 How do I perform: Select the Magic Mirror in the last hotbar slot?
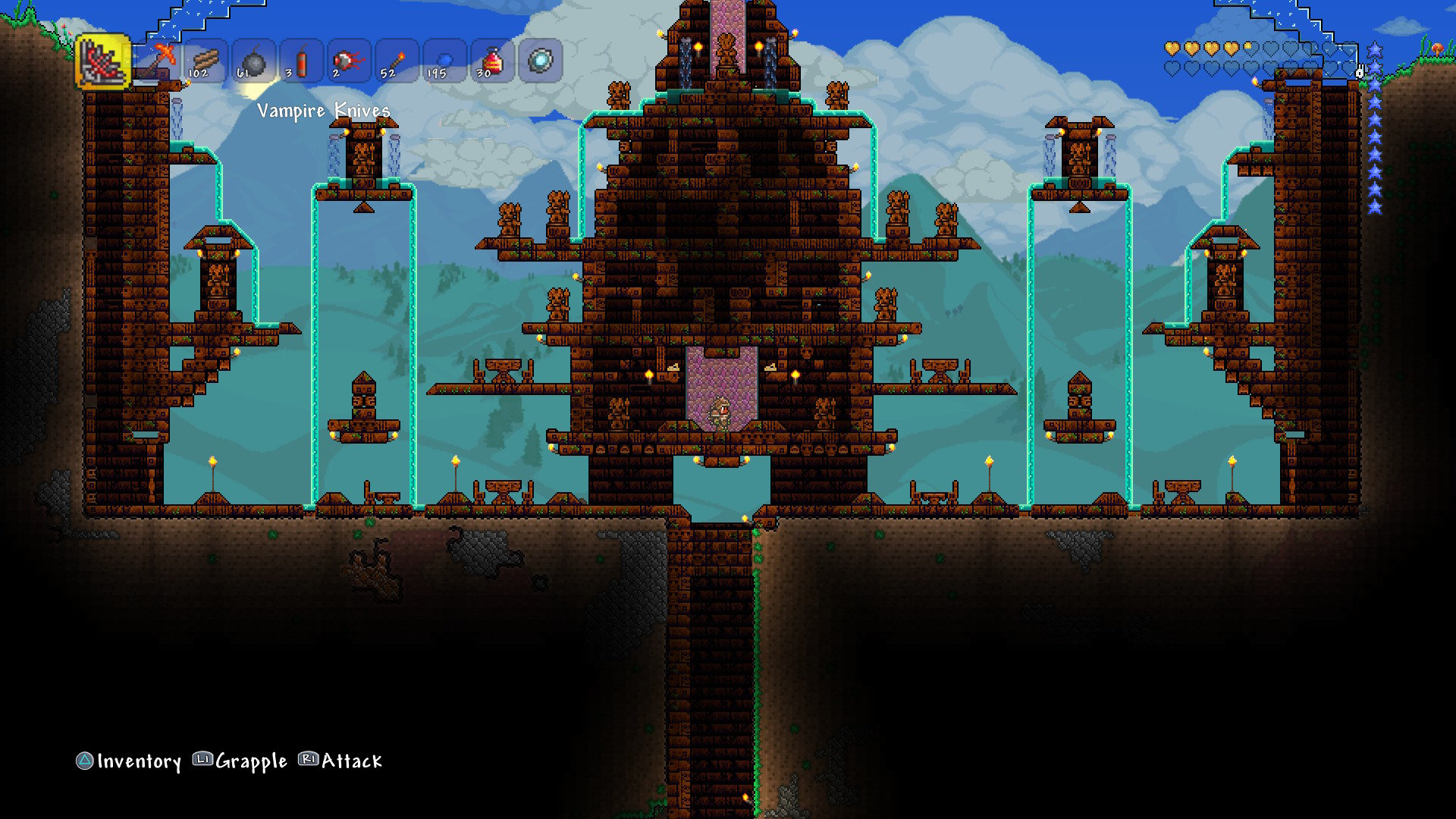[540, 61]
